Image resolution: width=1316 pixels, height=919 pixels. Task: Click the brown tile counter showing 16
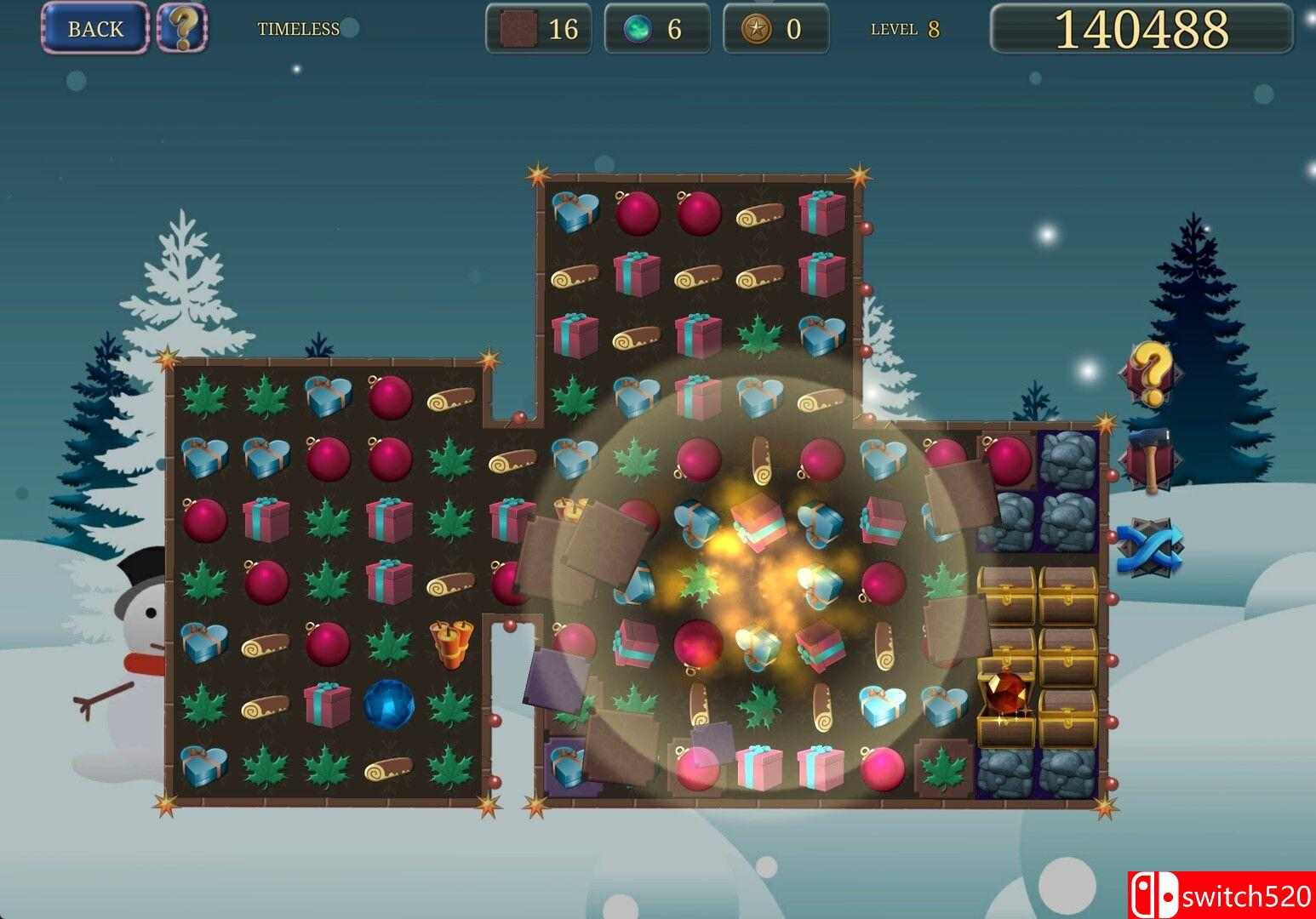537,28
